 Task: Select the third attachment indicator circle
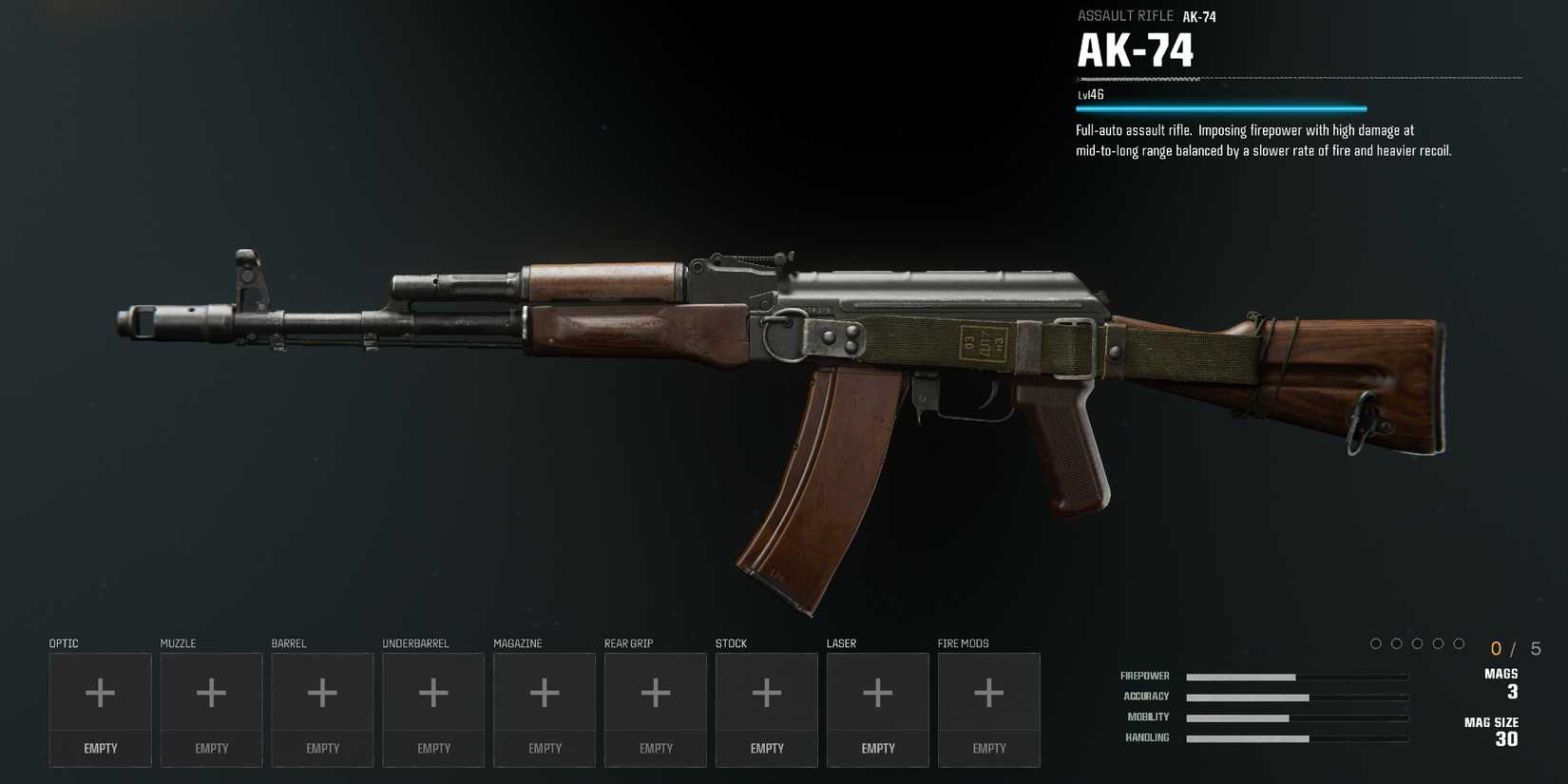tap(1419, 642)
